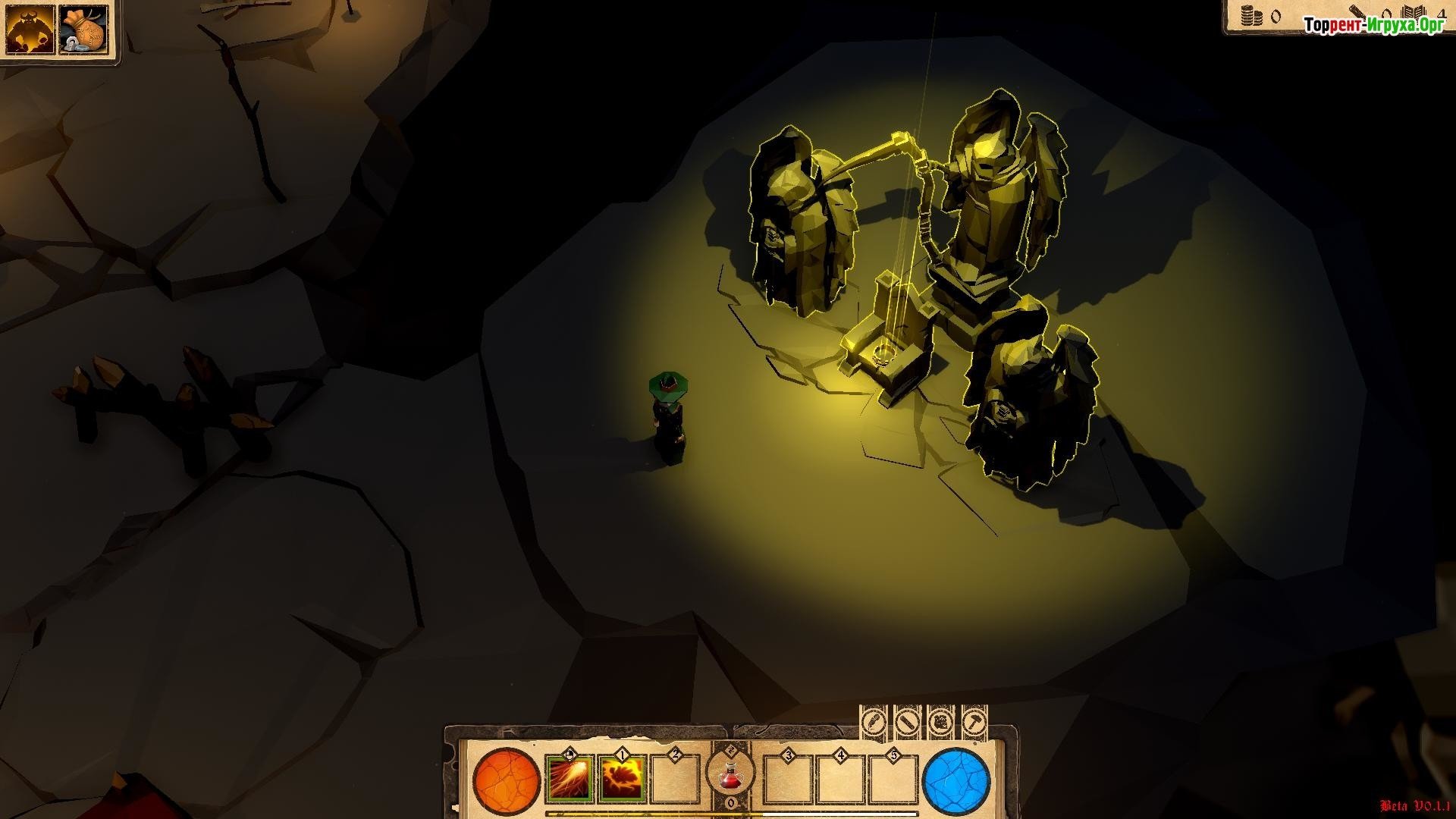Use the red health potion

coord(730,775)
